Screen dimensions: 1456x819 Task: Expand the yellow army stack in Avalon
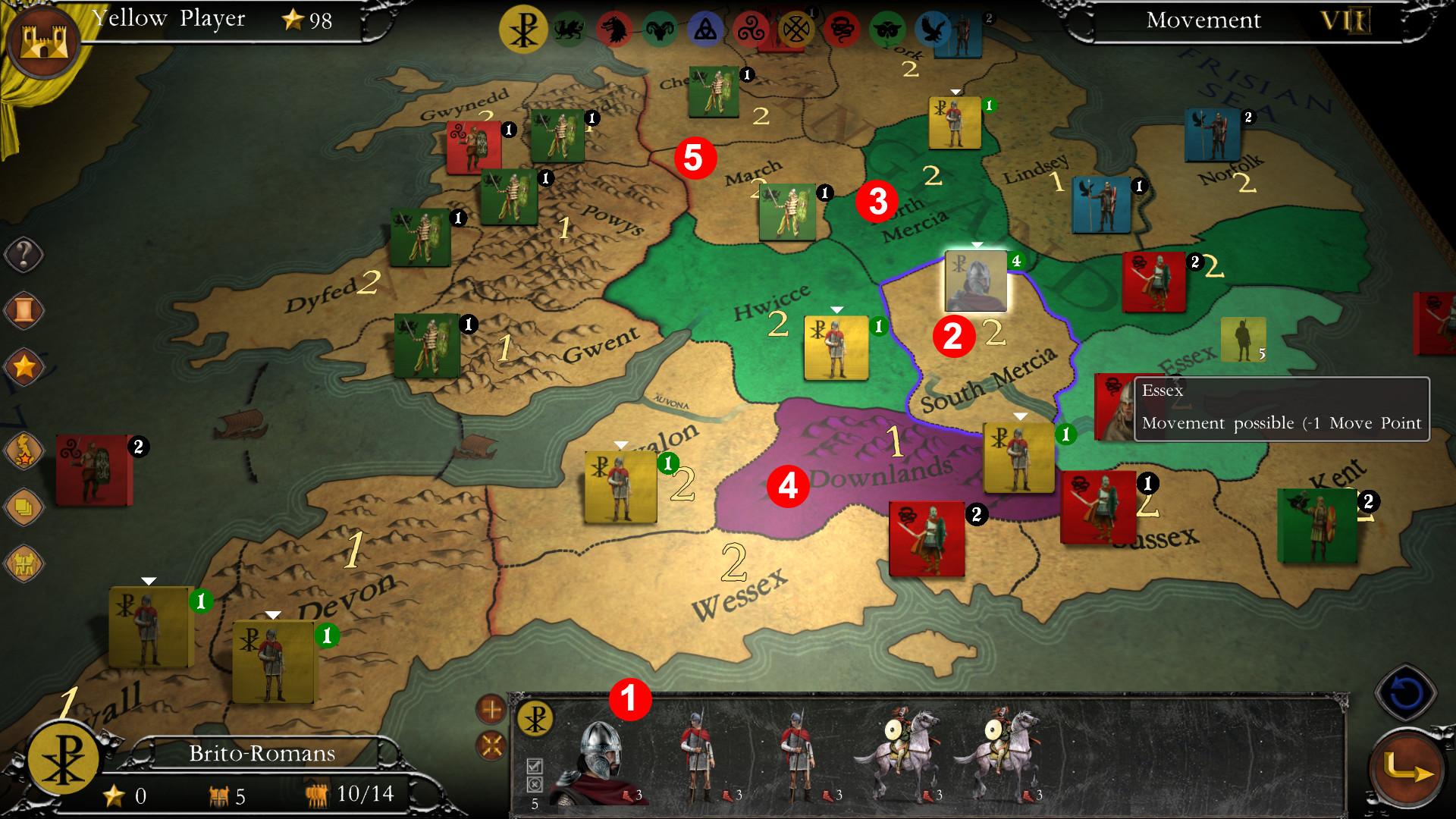[x=623, y=443]
